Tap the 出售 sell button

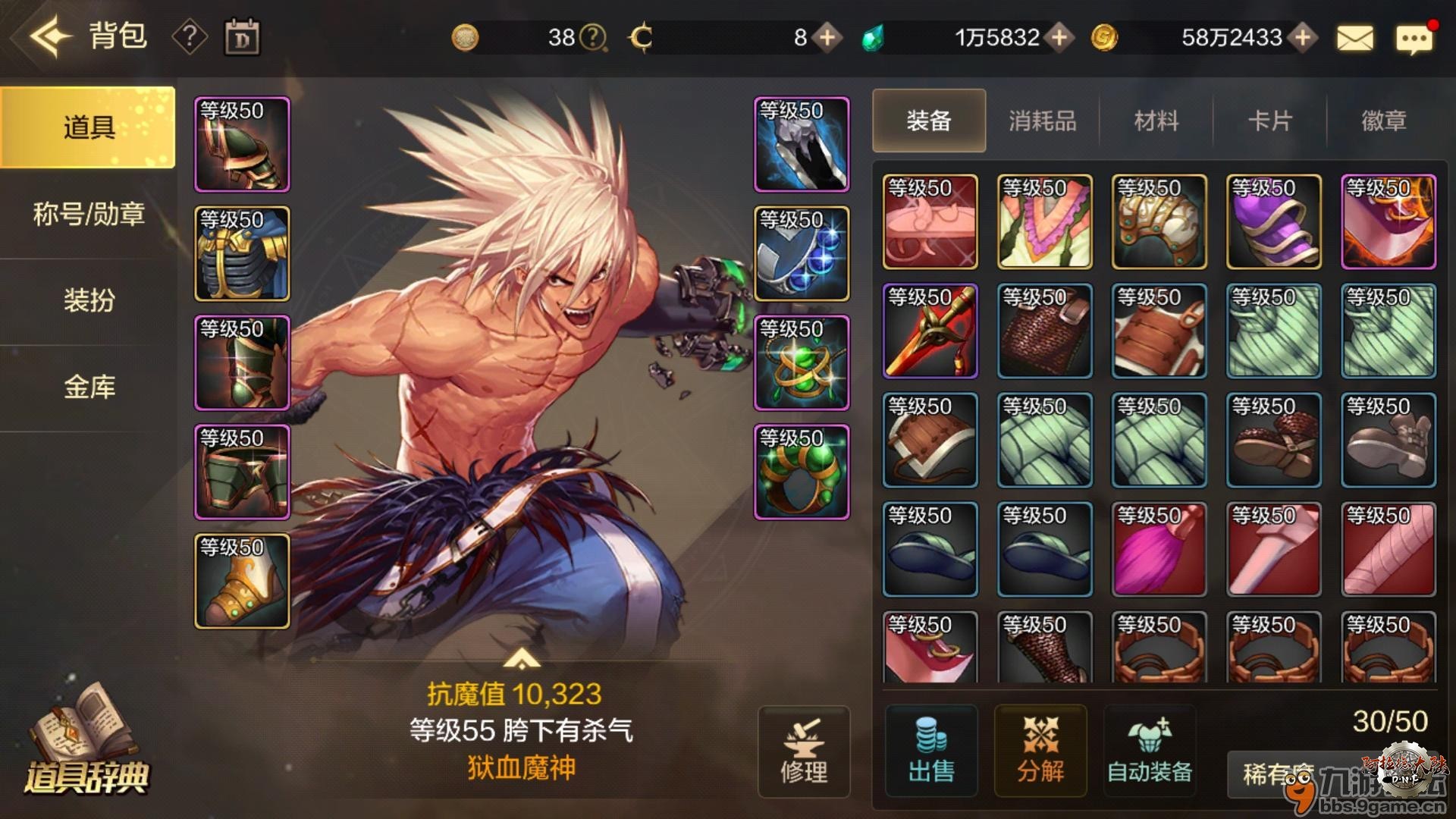[931, 751]
